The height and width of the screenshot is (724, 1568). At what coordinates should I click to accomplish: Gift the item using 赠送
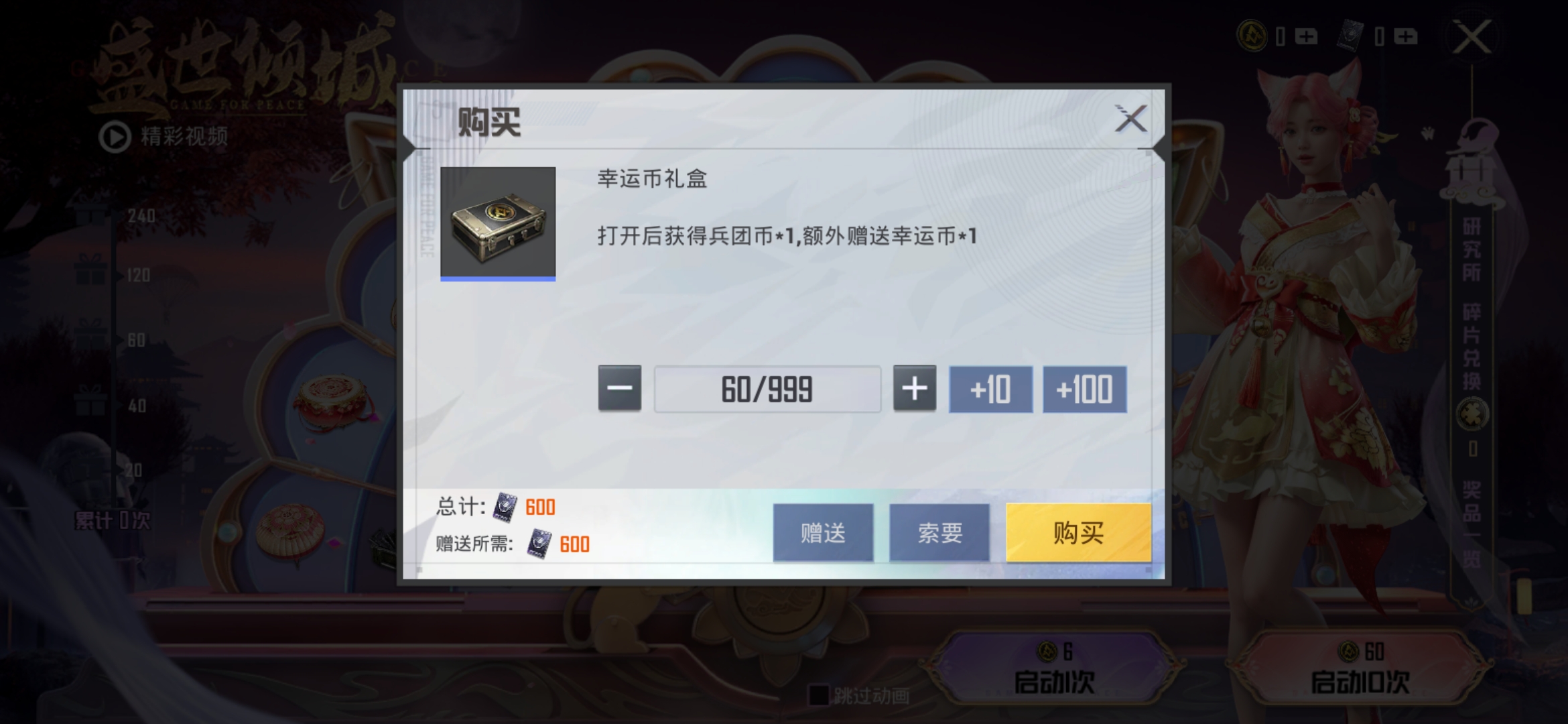822,532
